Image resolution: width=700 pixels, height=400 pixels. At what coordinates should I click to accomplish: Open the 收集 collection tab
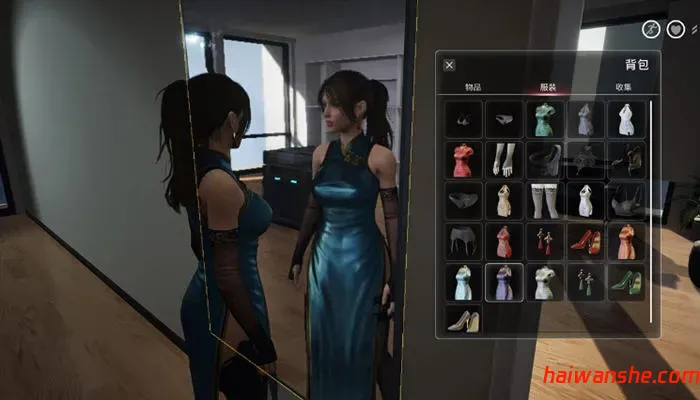pos(621,87)
